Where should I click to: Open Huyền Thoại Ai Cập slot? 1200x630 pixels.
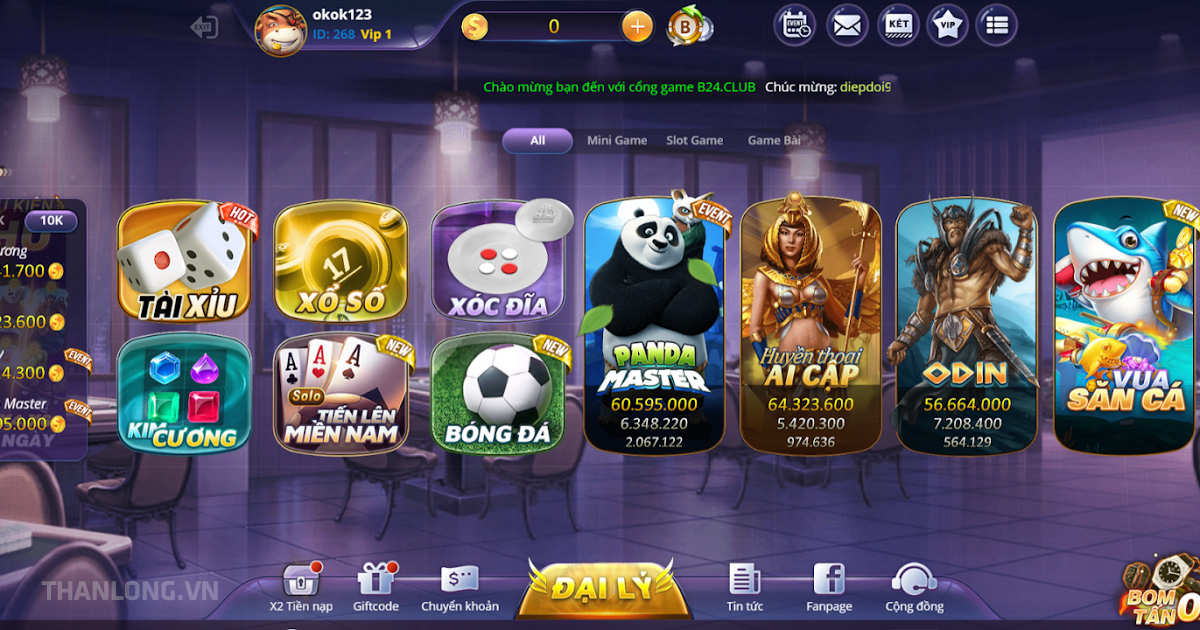[811, 325]
